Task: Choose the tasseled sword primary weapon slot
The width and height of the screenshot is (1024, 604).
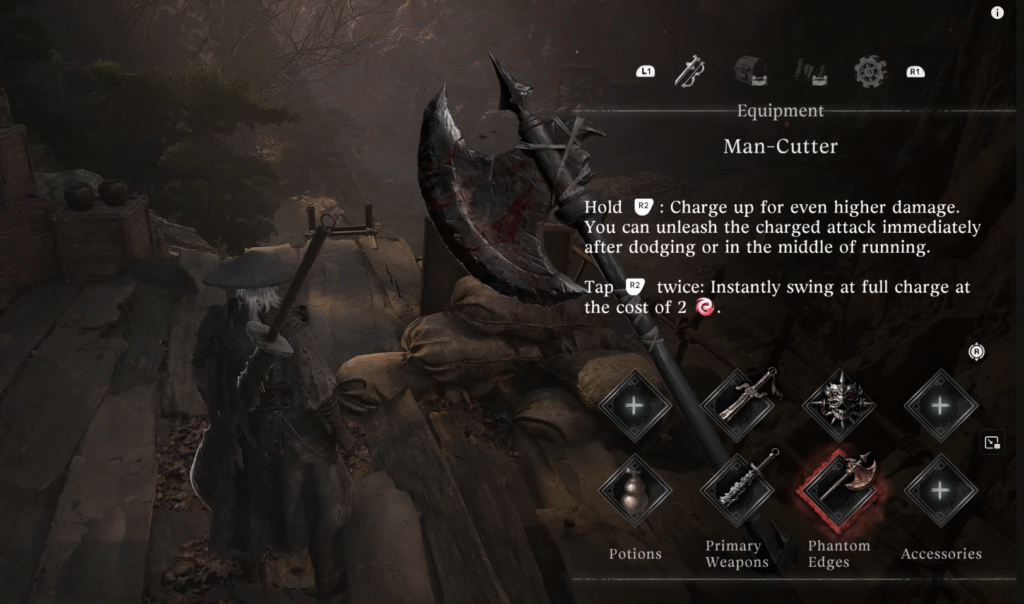Action: pyautogui.click(x=737, y=405)
